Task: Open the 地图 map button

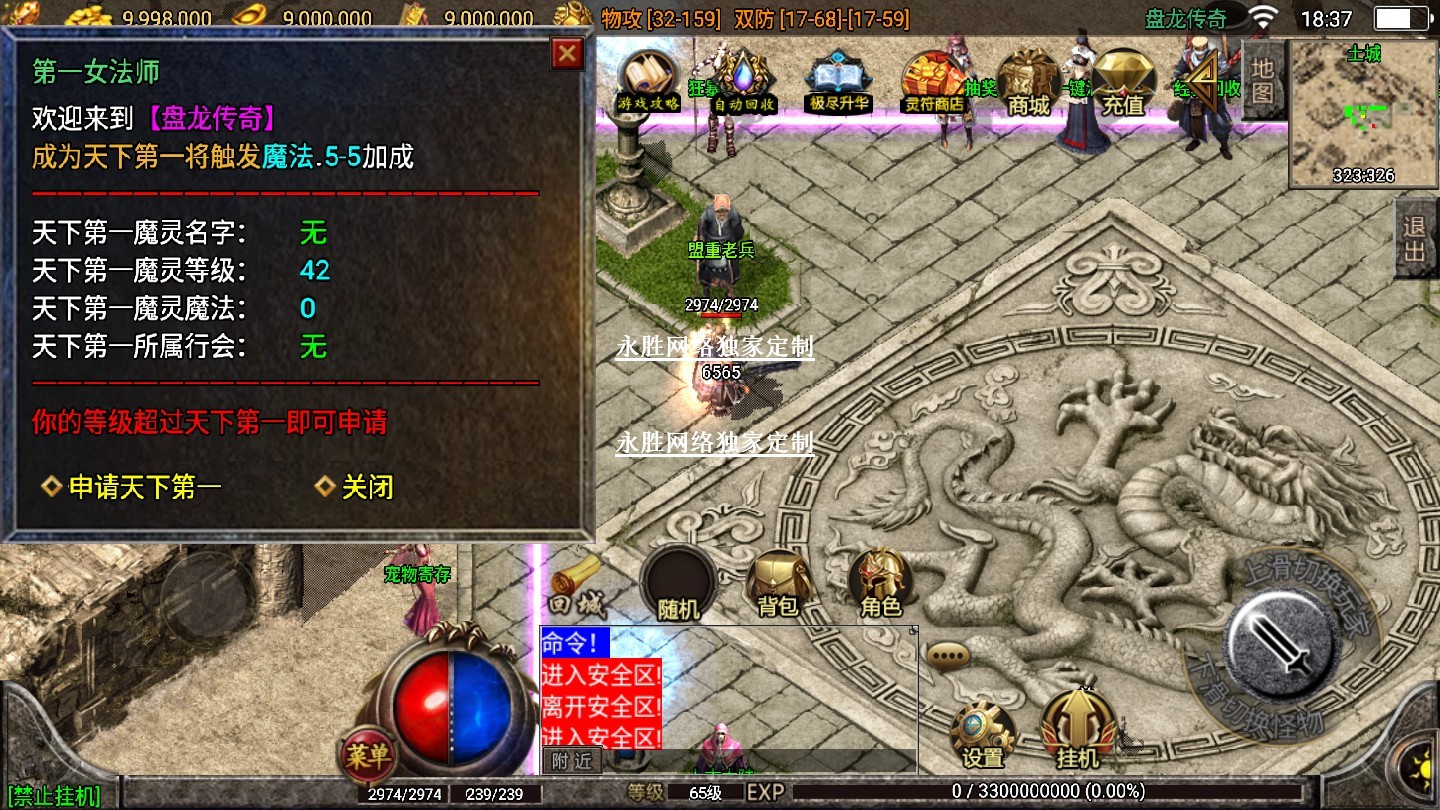Action: (x=1263, y=80)
